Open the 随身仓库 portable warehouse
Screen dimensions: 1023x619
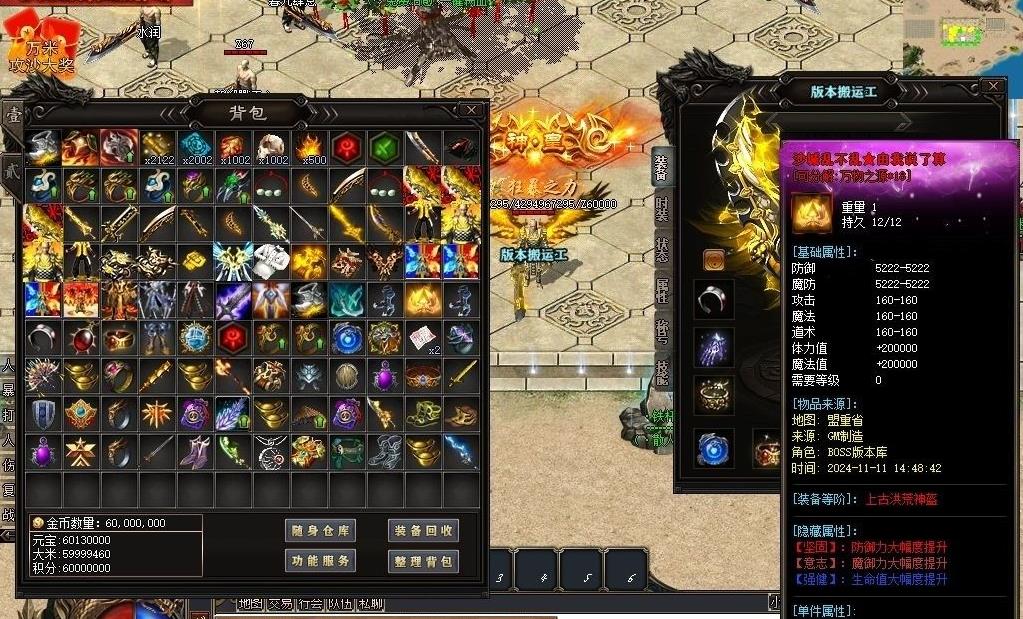pyautogui.click(x=320, y=531)
